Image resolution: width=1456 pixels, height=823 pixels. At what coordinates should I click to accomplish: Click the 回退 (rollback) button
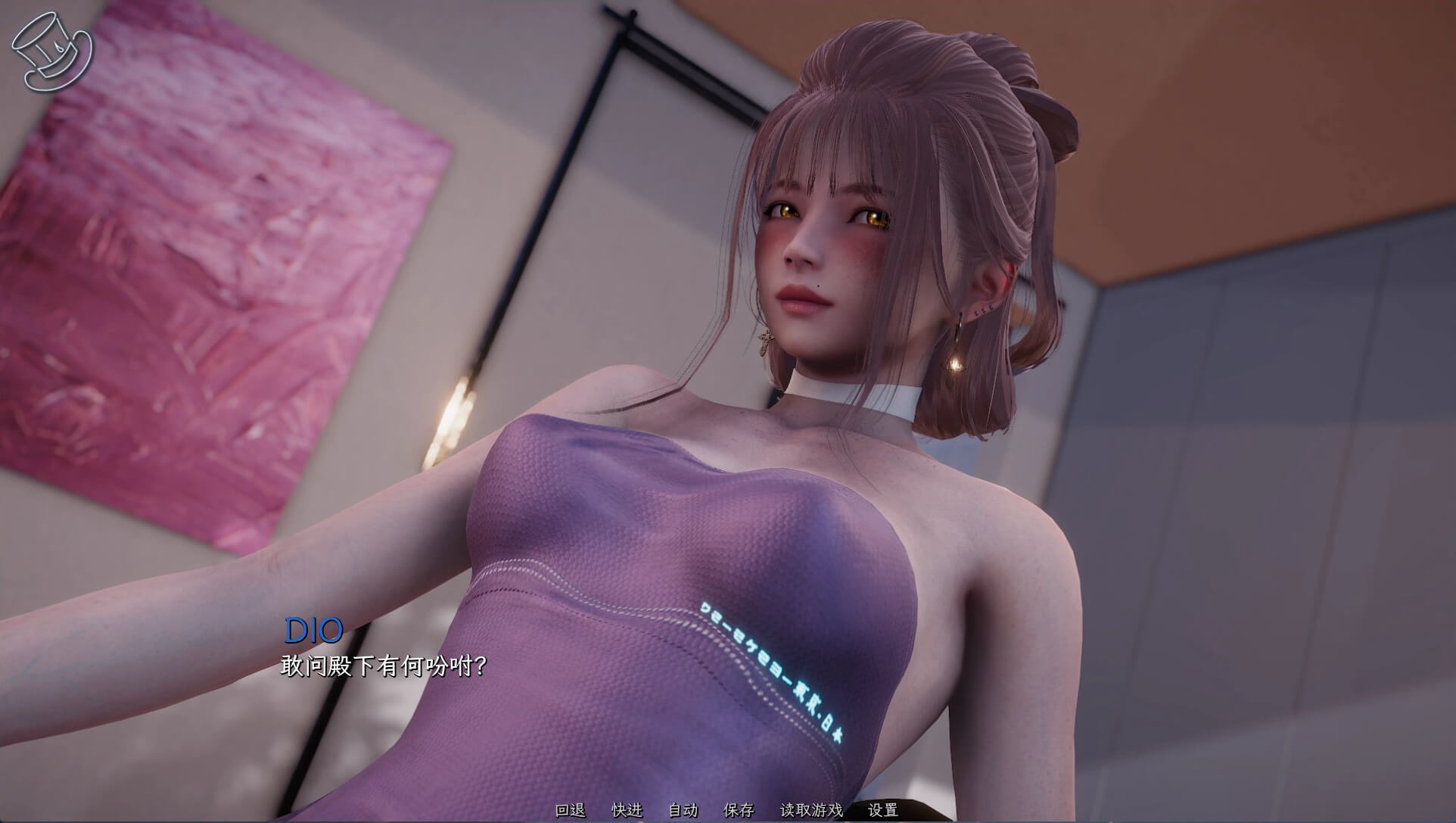(x=570, y=810)
